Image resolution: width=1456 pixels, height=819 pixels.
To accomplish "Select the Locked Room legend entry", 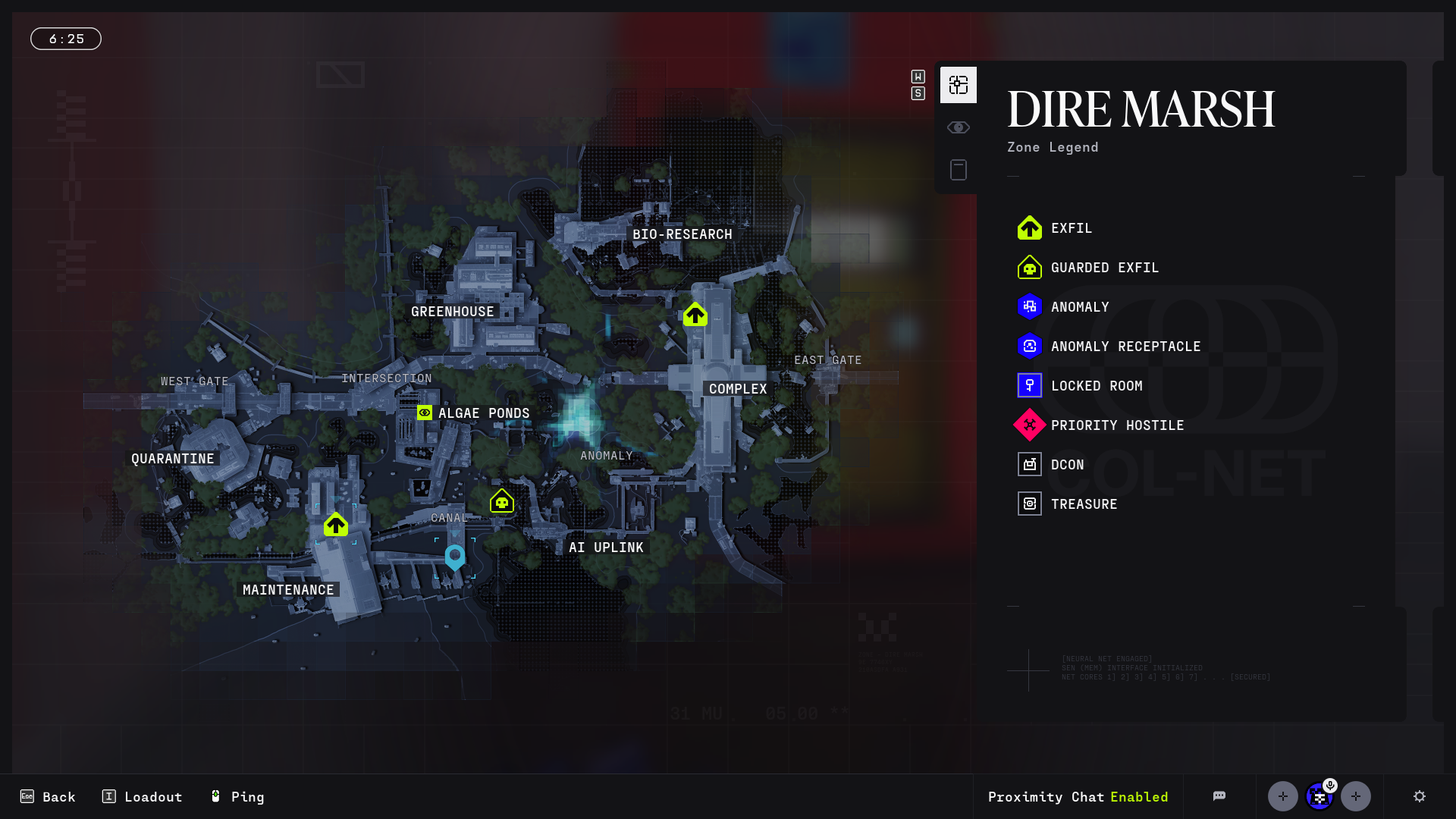I will click(1096, 386).
